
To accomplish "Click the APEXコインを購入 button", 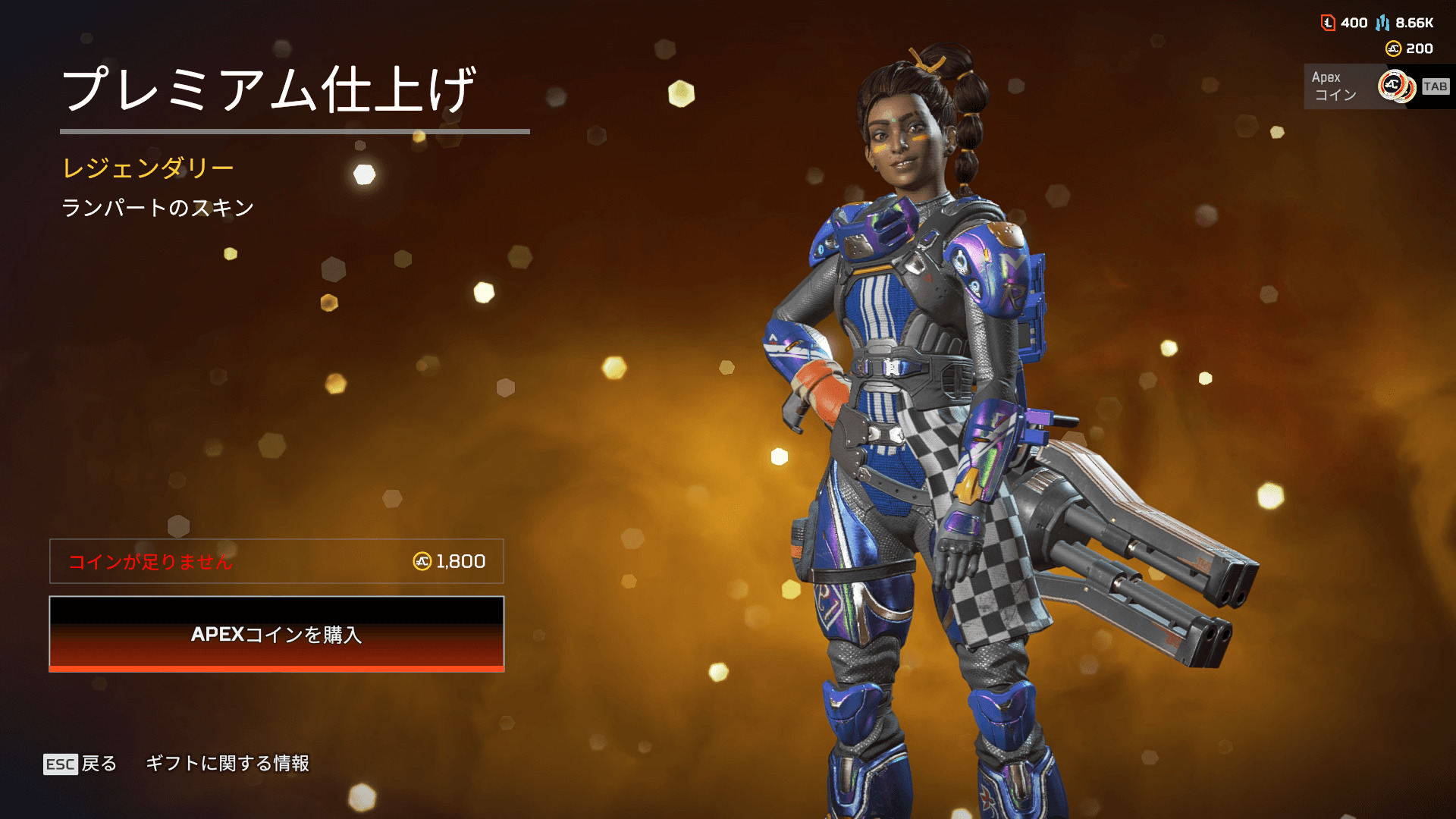I will (277, 634).
